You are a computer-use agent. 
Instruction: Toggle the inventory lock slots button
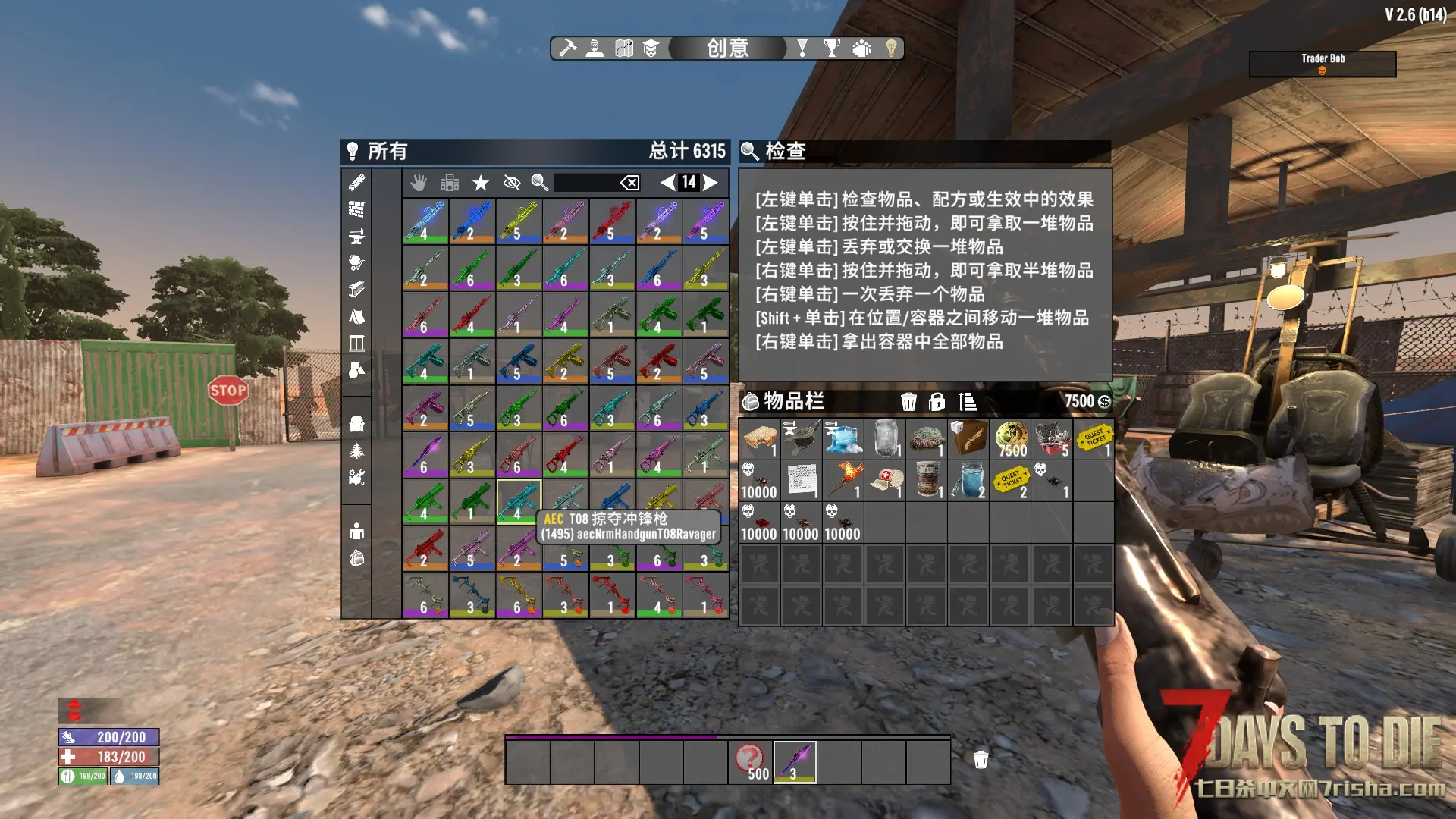pos(937,402)
